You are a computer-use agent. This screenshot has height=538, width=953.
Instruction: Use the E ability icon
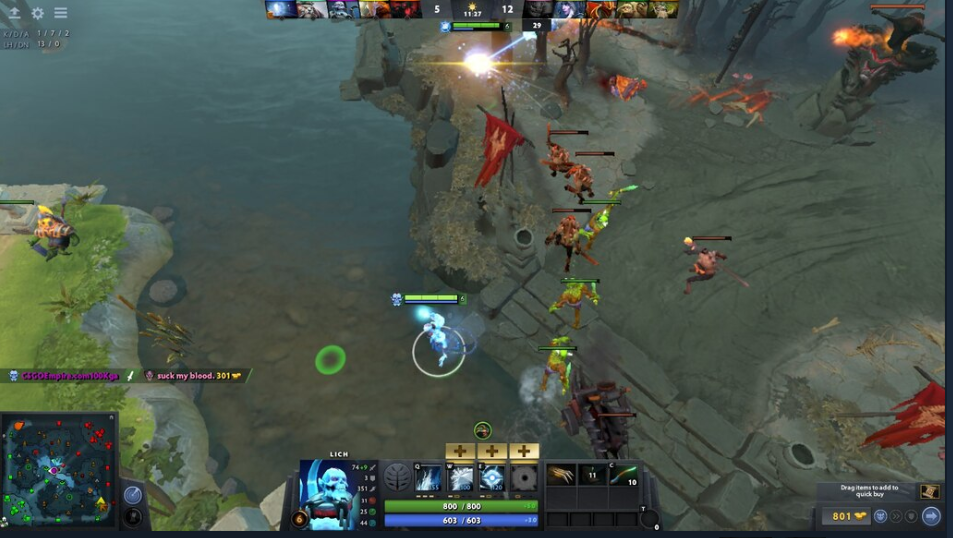click(492, 478)
